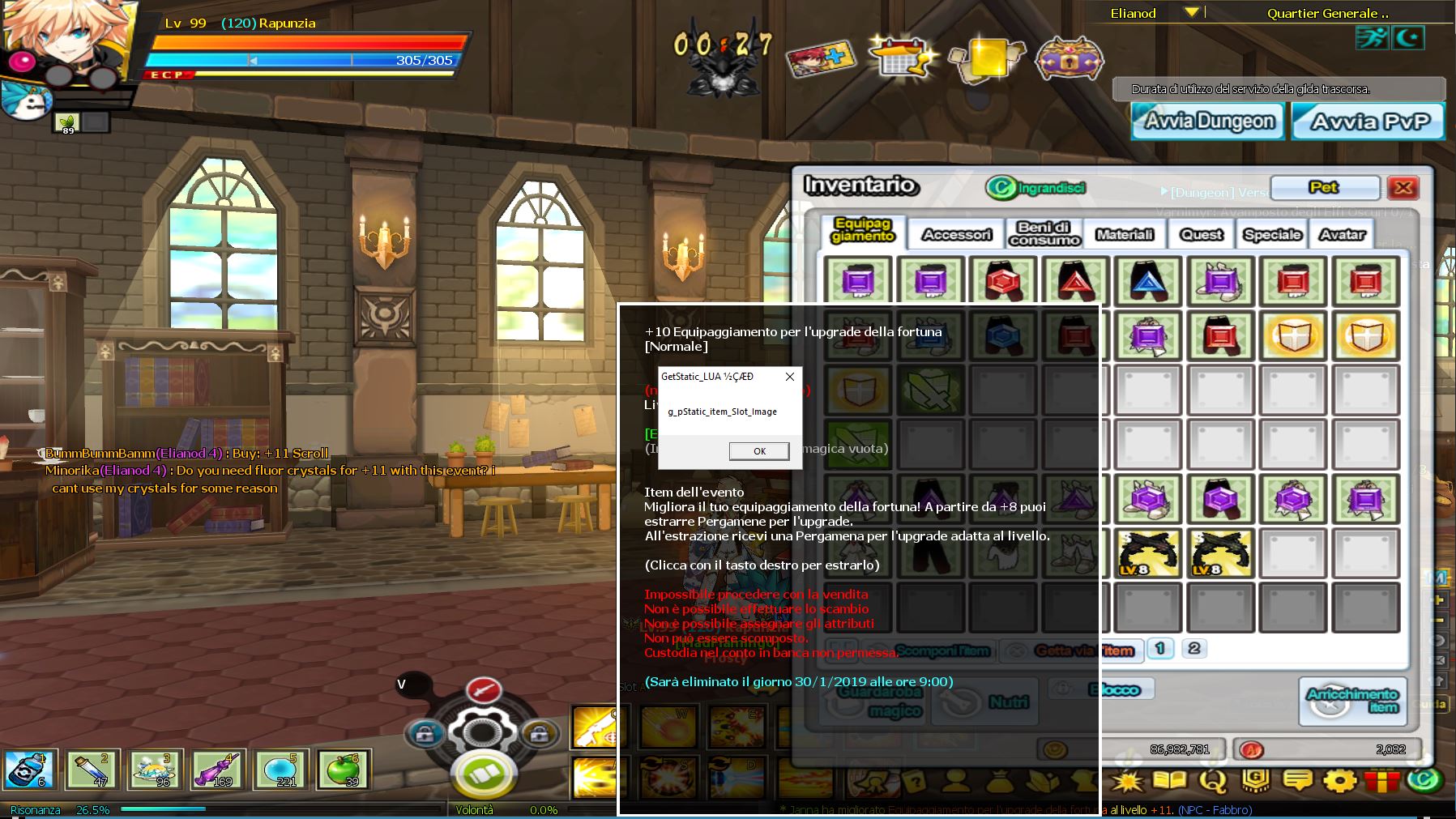Go to inventory page 2
The image size is (1456, 819).
[x=1193, y=648]
